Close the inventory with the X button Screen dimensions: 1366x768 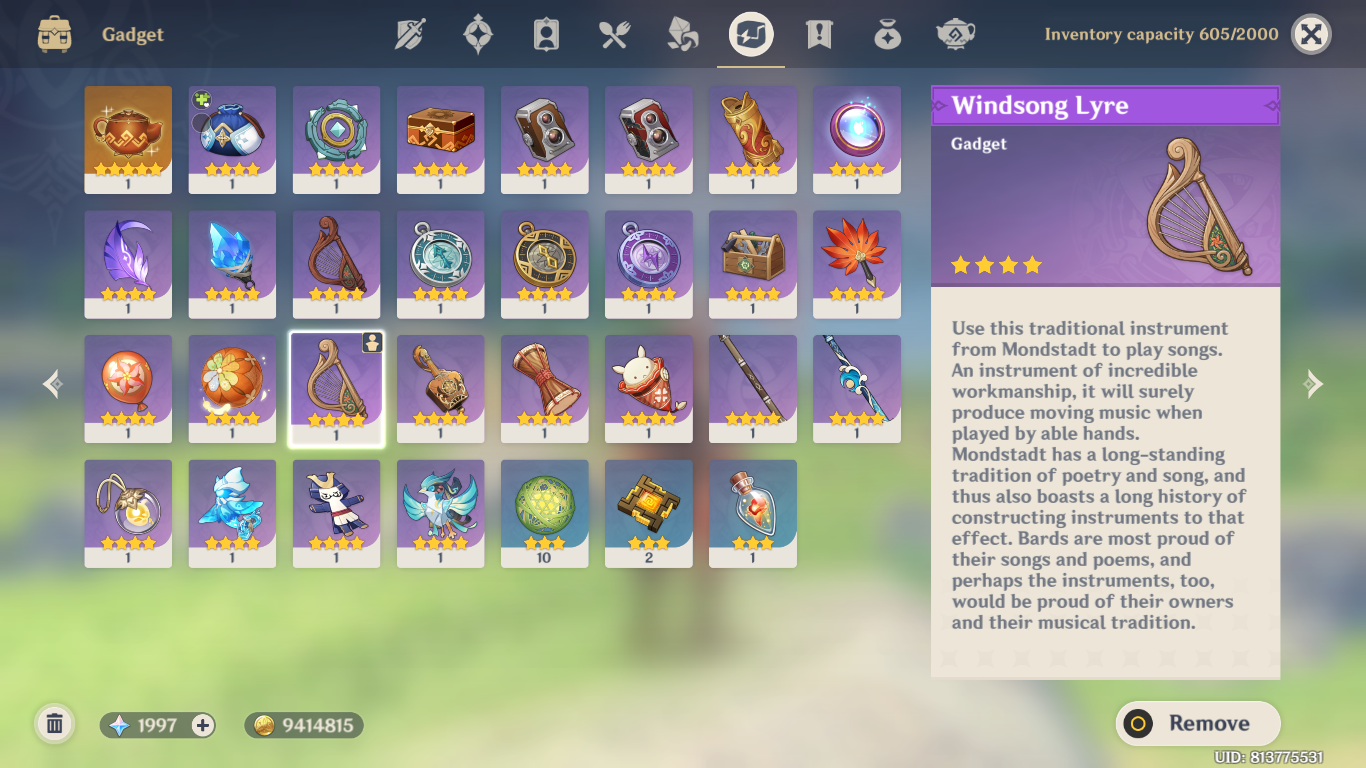1311,35
